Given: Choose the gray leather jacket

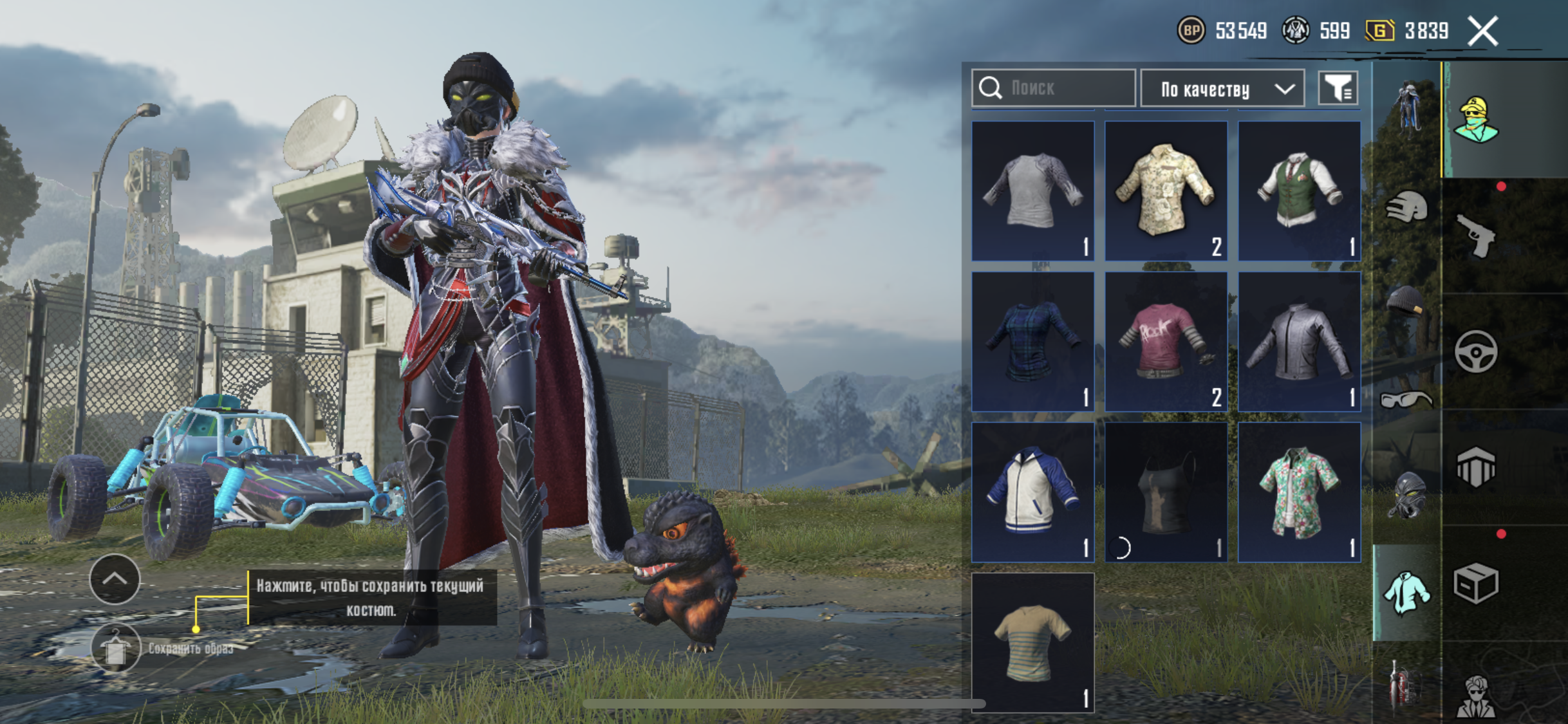Looking at the screenshot, I should [x=1299, y=341].
